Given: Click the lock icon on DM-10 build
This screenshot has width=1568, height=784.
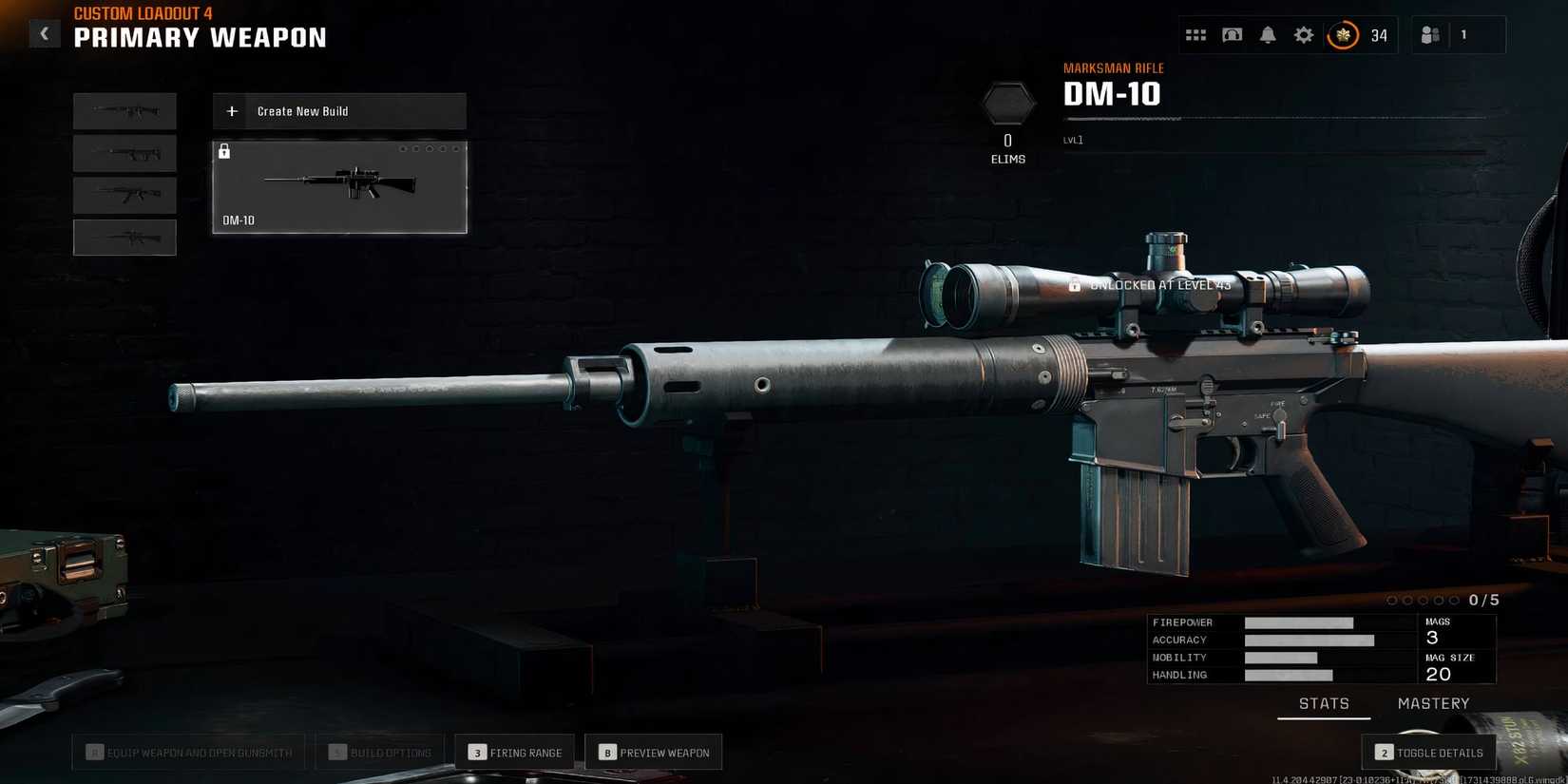Looking at the screenshot, I should (224, 151).
